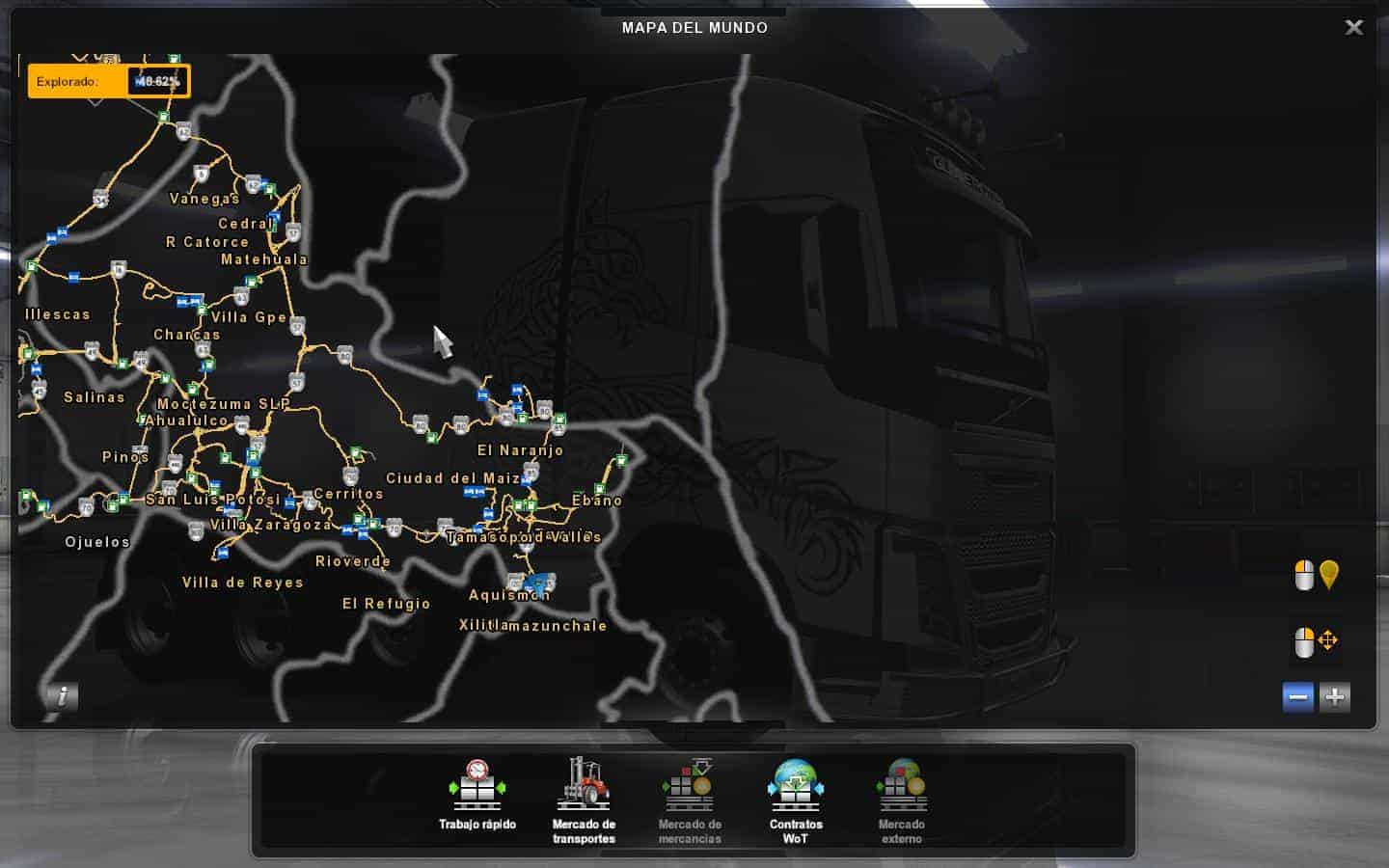
Task: Pick the Ébano city label
Action: 597,501
